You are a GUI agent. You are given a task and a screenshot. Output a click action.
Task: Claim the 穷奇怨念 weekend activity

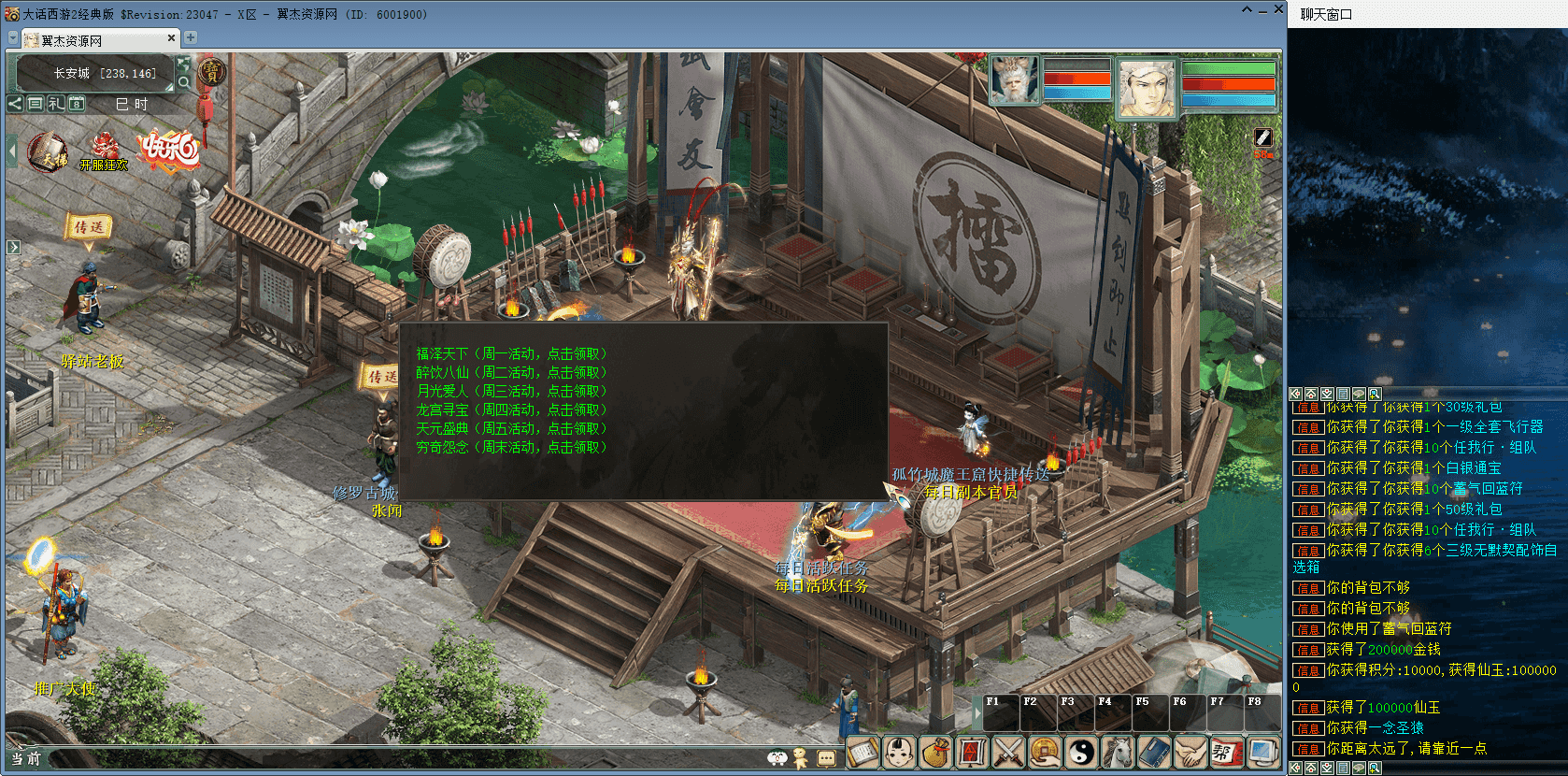click(511, 447)
